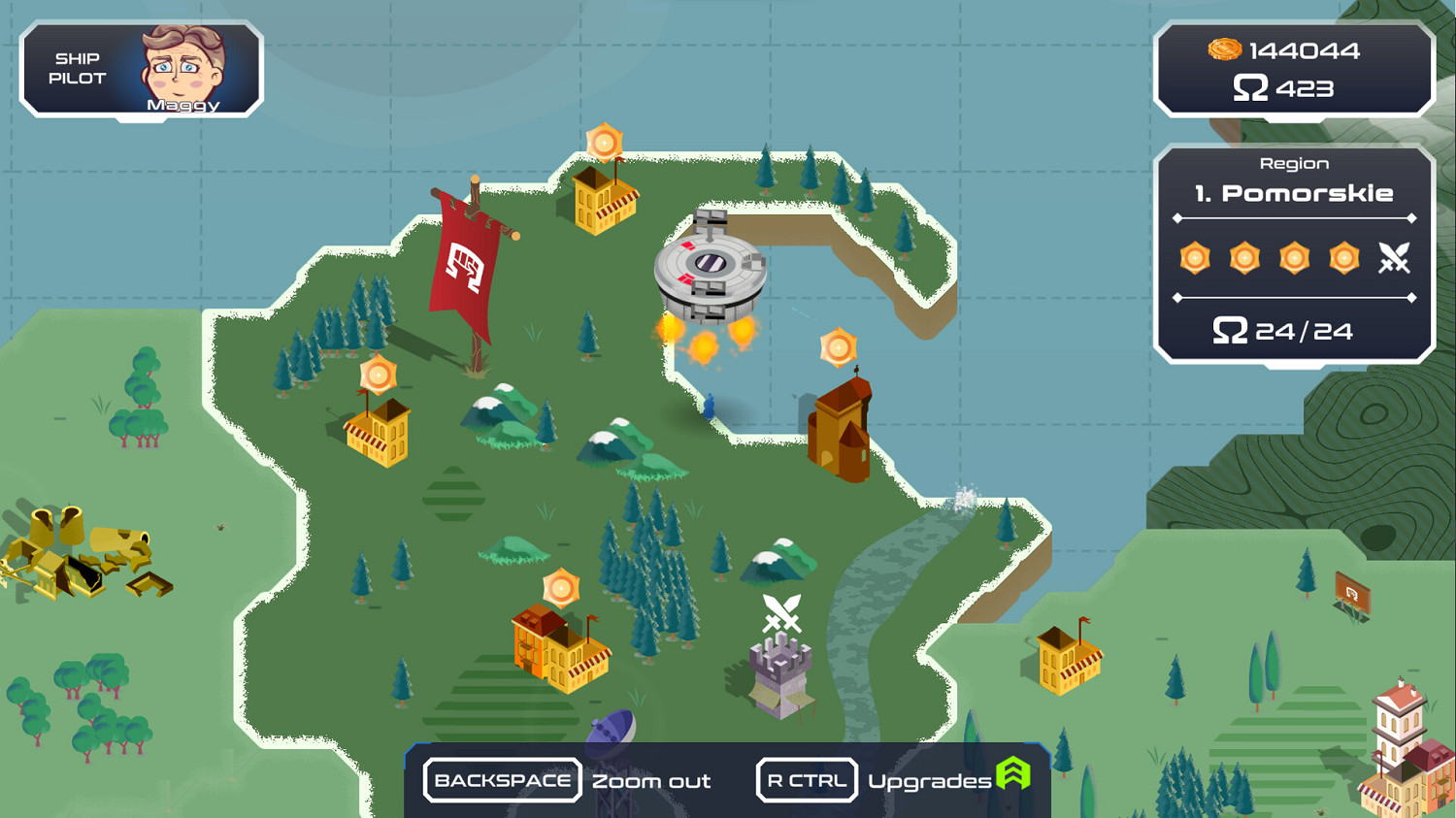Image resolution: width=1456 pixels, height=818 pixels.
Task: Select the sun marker floating over the bay
Action: coord(837,346)
